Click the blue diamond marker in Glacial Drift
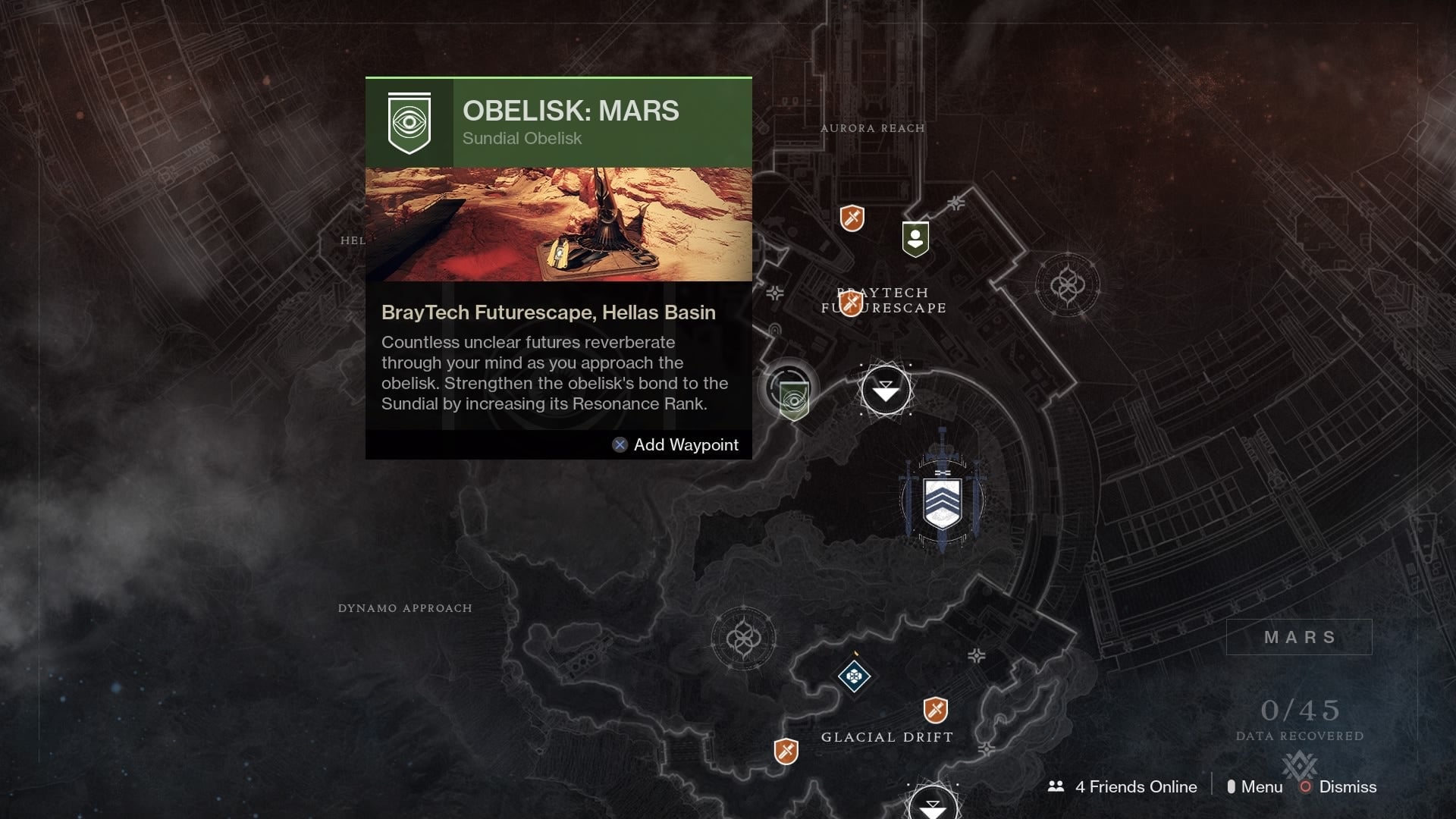Screen dimensions: 1456x819 [x=853, y=676]
